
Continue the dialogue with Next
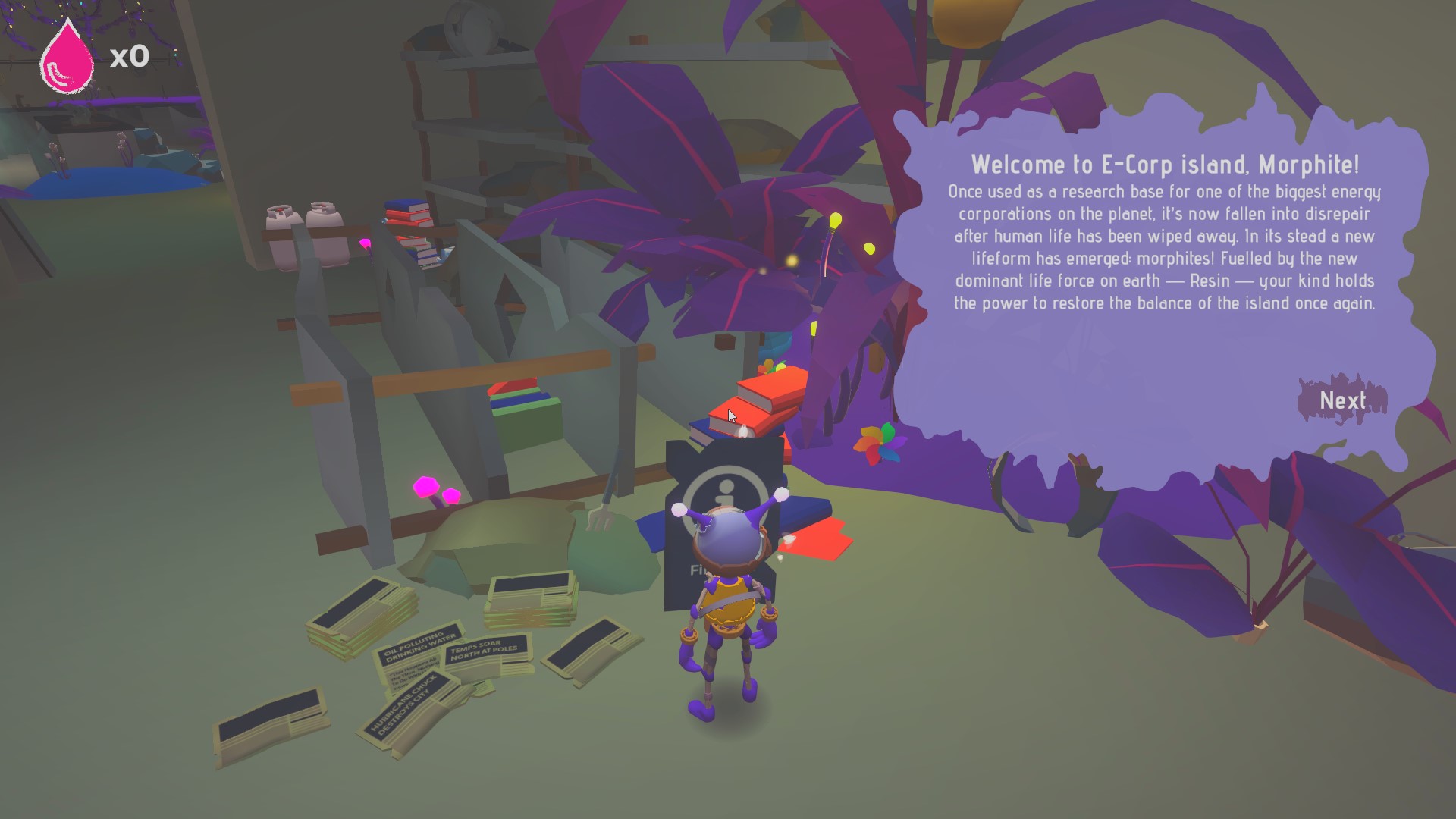pos(1342,400)
